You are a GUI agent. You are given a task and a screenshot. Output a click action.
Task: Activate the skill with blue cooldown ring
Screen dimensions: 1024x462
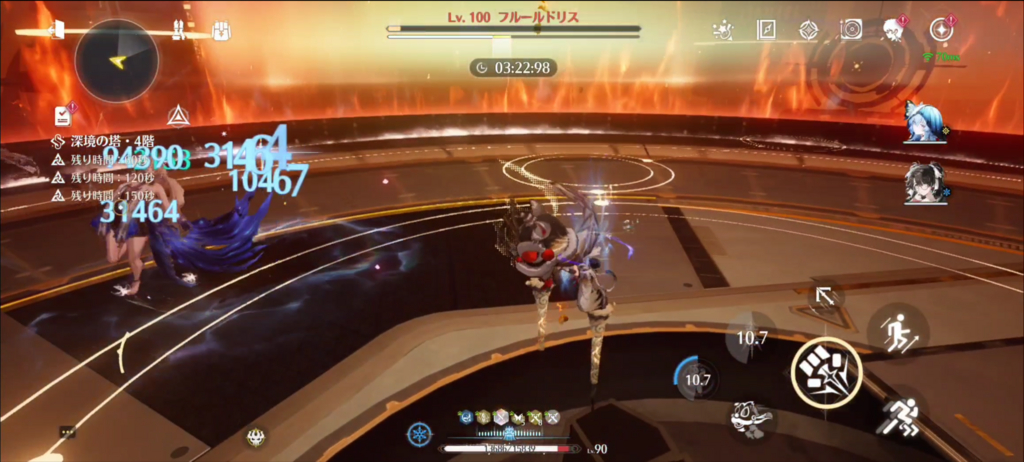tap(697, 380)
